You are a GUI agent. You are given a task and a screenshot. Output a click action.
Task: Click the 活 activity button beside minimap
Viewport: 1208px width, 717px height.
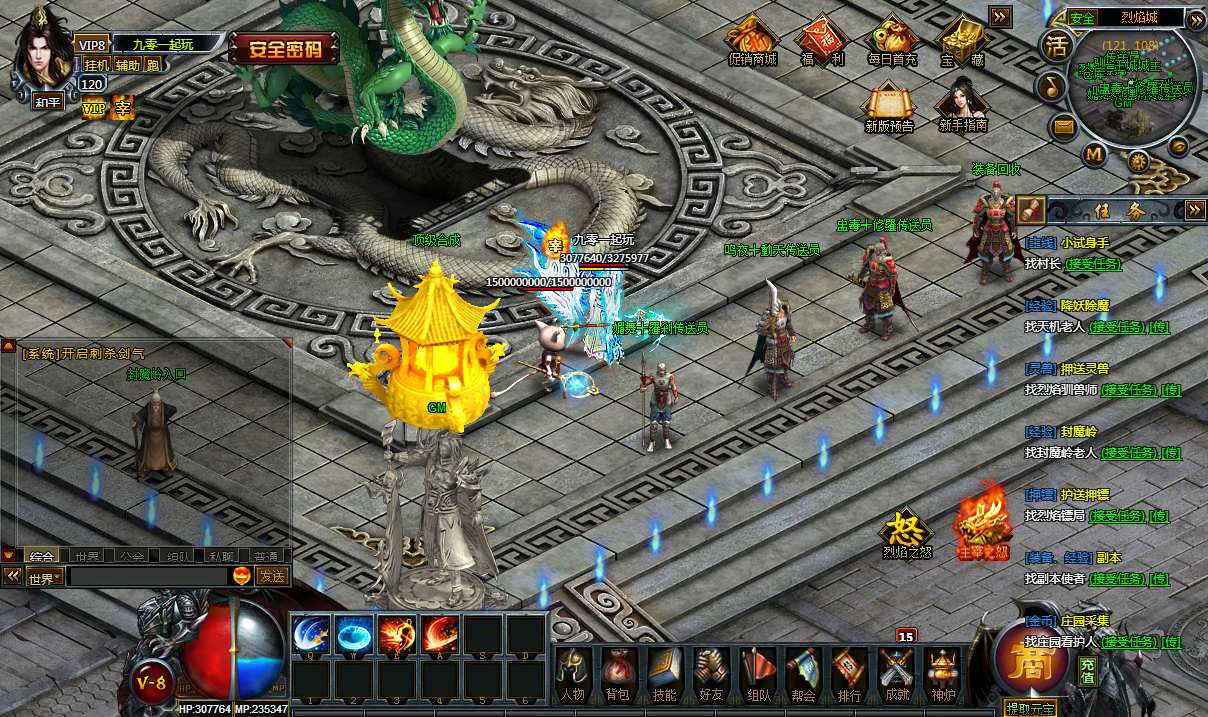tap(1057, 46)
